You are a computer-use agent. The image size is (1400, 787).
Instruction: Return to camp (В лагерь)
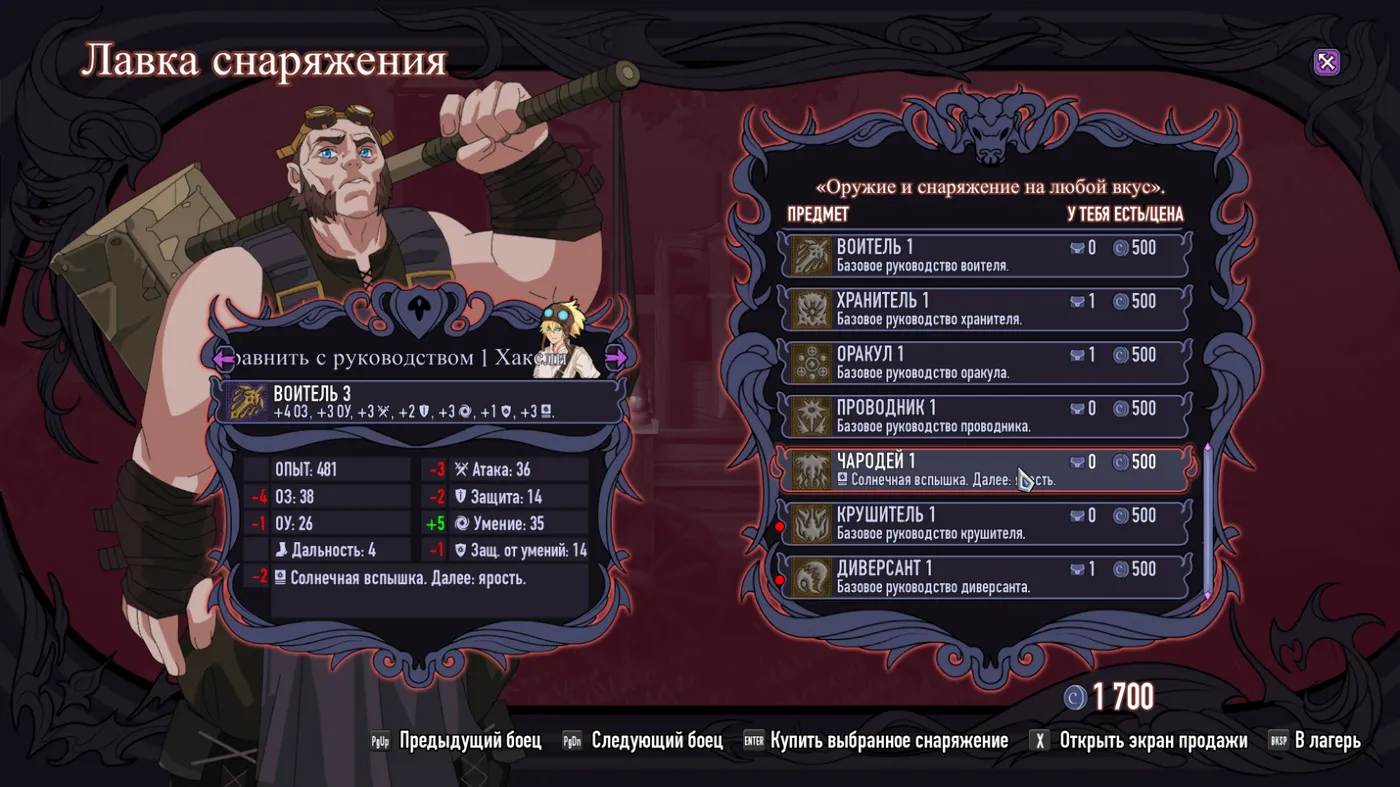[1316, 741]
